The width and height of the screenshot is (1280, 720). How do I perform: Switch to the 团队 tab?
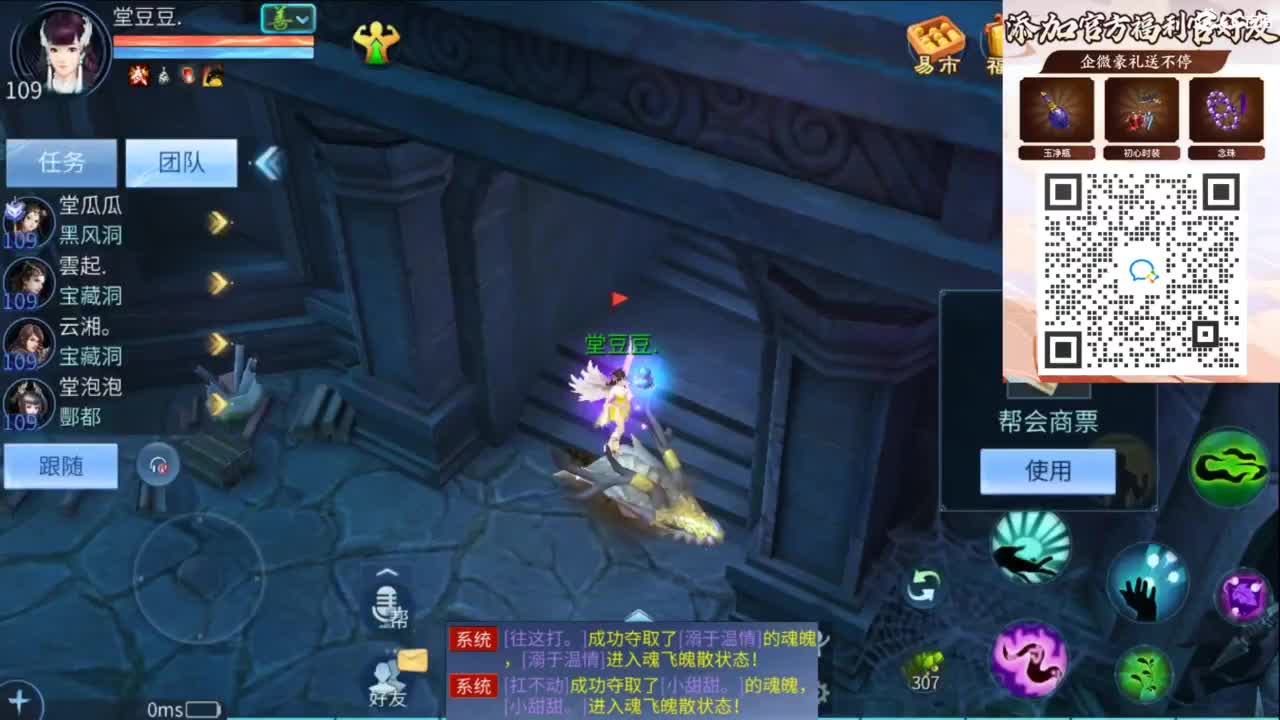pos(180,162)
